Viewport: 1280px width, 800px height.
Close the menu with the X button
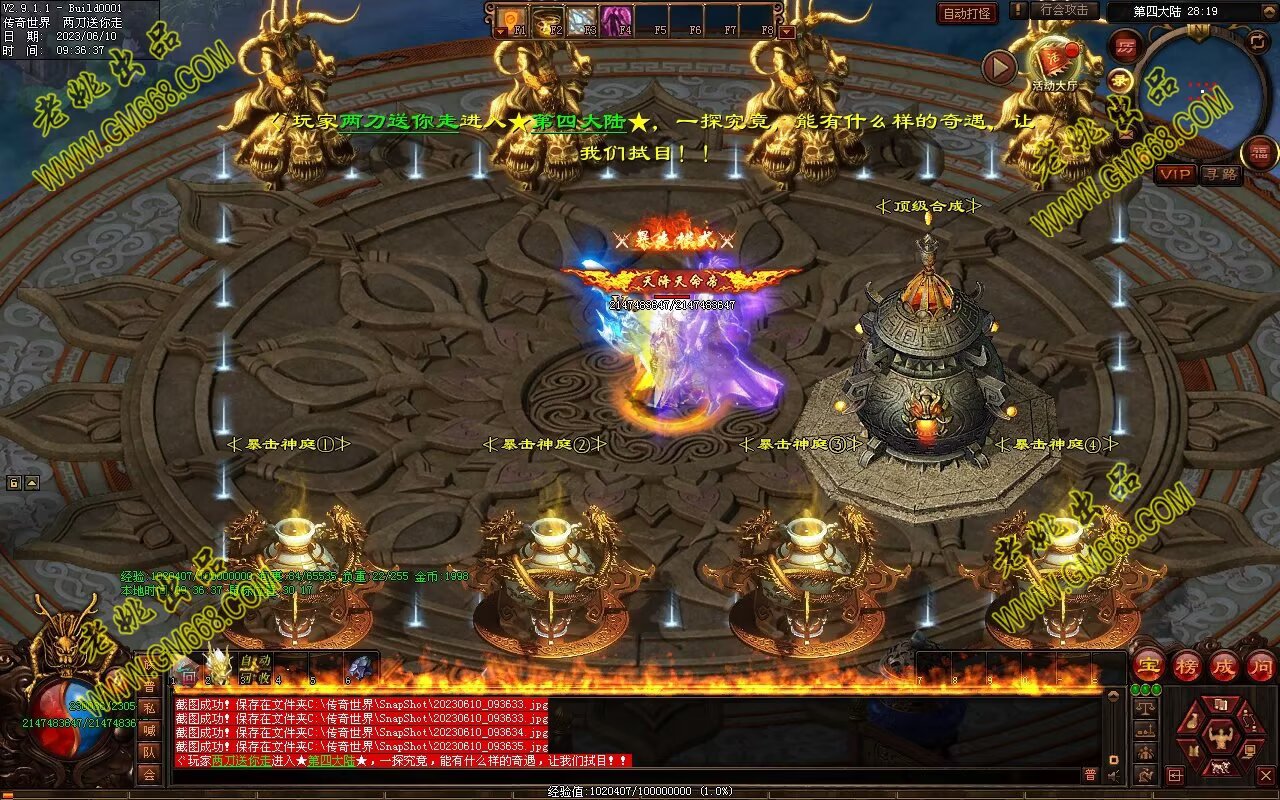tap(1265, 775)
